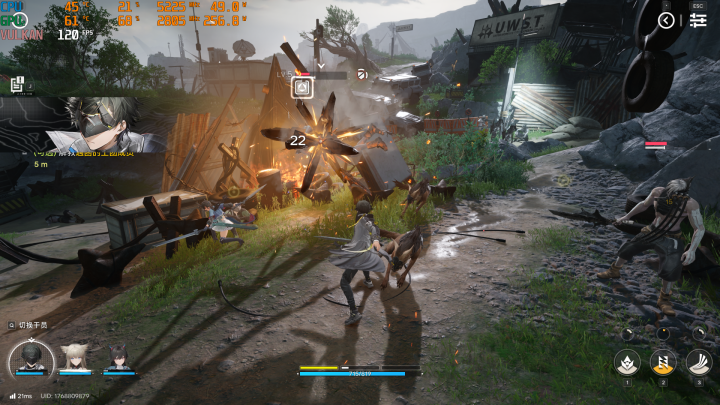This screenshot has width=720, height=405.
Task: Activate the third fan-shaped skill icon
Action: (x=699, y=361)
